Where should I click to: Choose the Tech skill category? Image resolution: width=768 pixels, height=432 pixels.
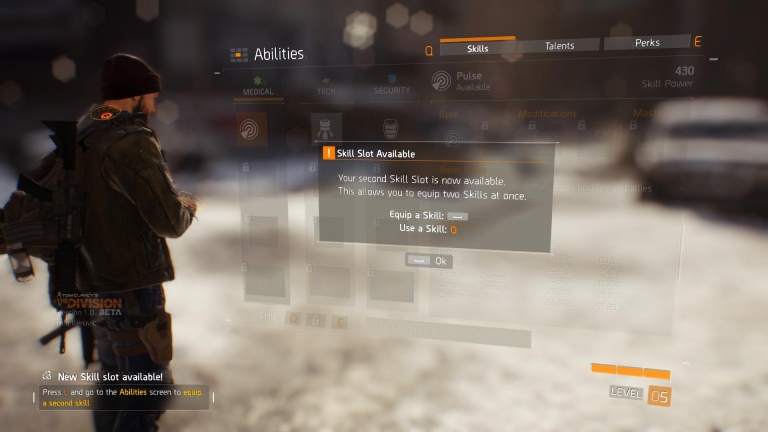326,87
